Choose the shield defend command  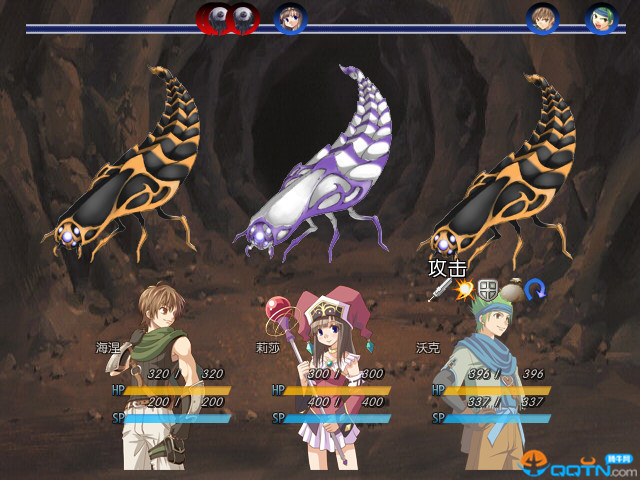point(488,290)
